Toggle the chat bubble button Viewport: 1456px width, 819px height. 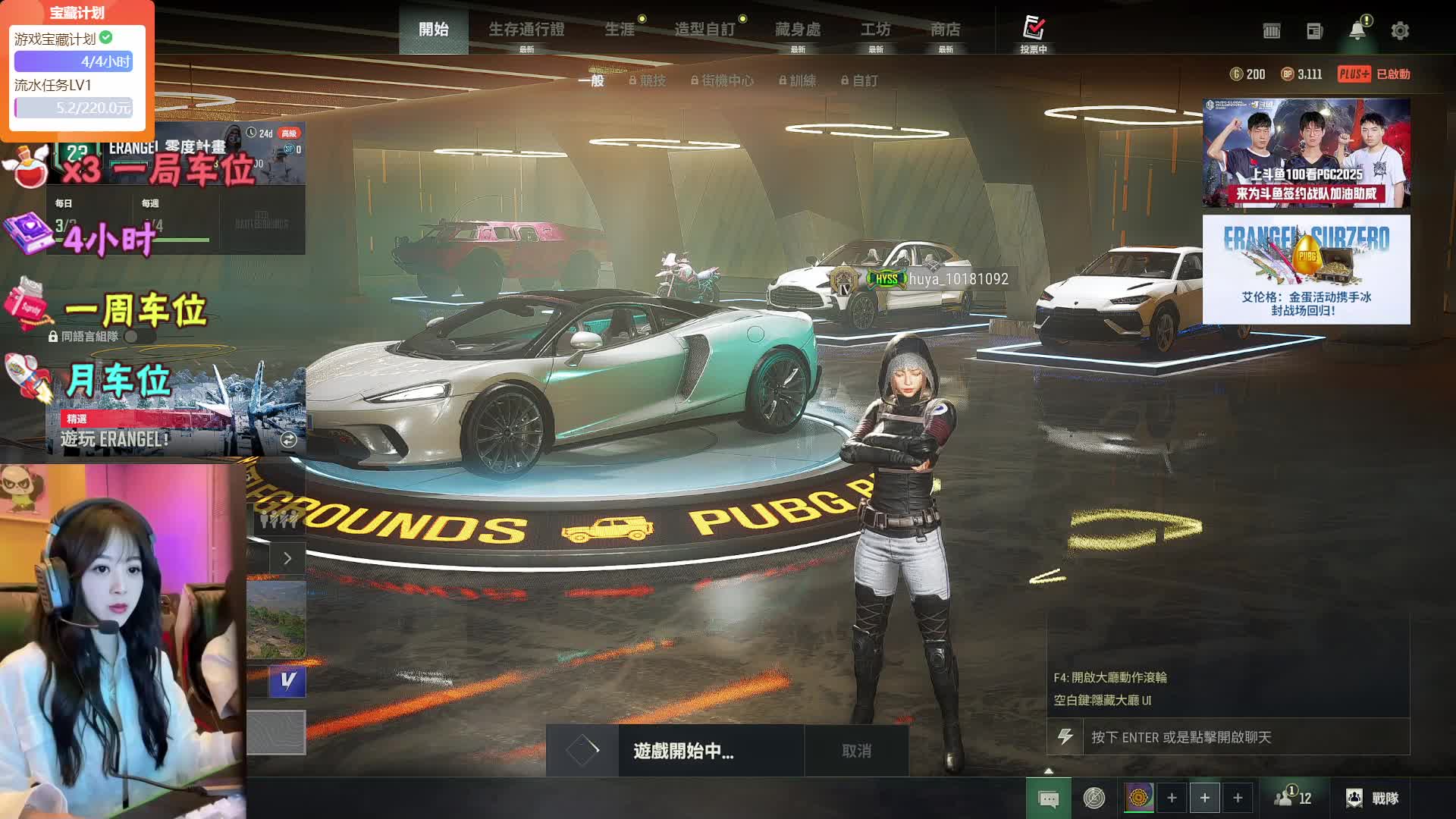1049,799
